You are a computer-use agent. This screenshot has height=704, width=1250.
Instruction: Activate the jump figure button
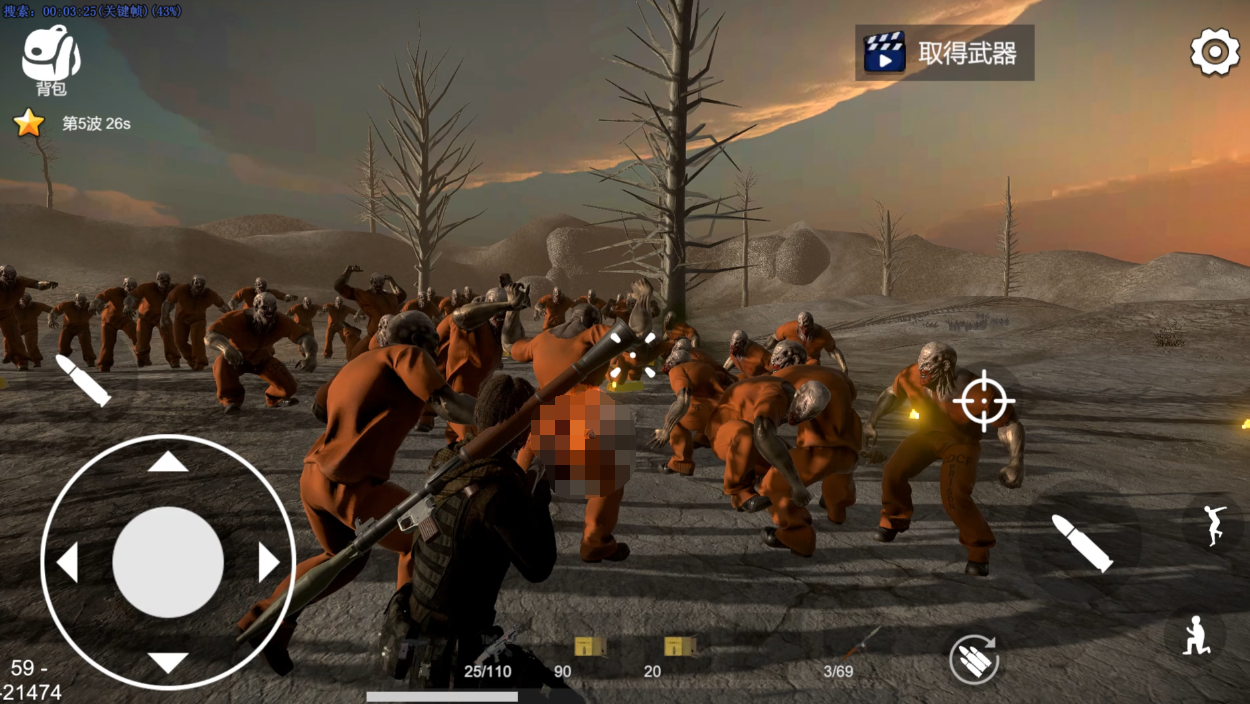[x=1213, y=523]
